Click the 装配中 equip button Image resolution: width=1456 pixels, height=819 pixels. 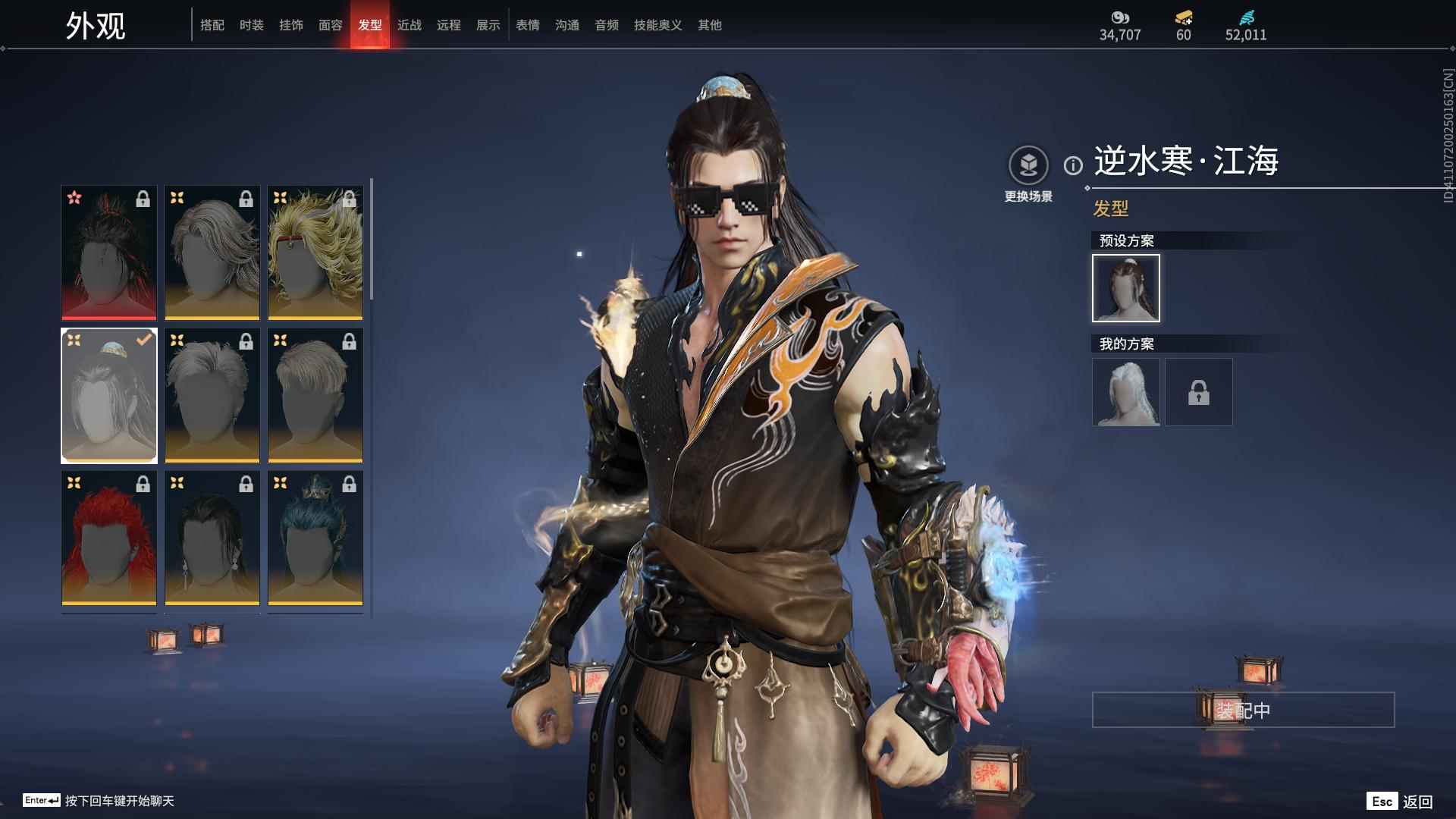coord(1243,710)
